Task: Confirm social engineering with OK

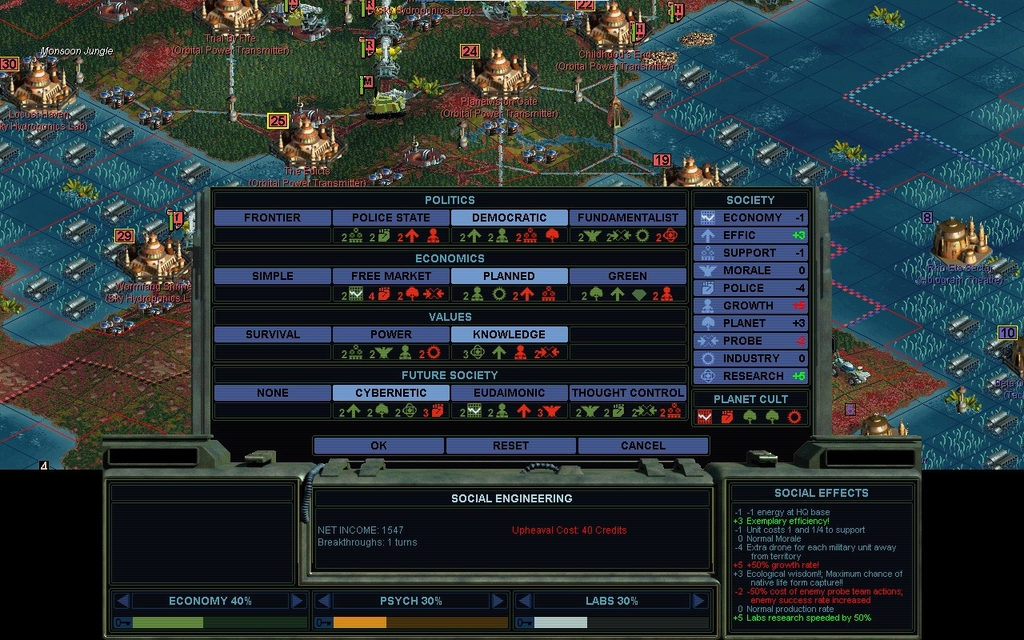Action: 378,445
